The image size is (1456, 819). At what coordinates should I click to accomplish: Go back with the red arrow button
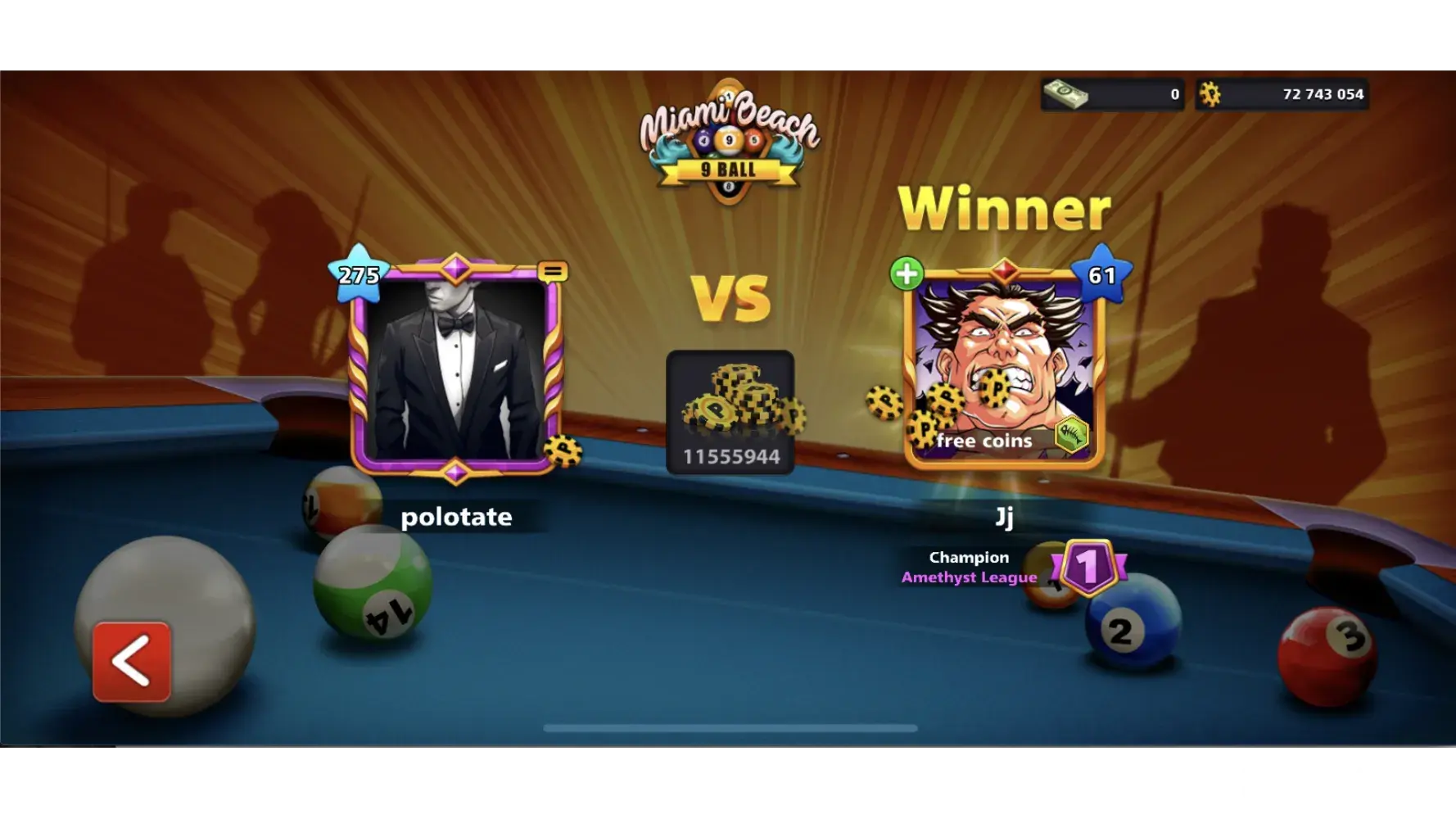pos(132,661)
